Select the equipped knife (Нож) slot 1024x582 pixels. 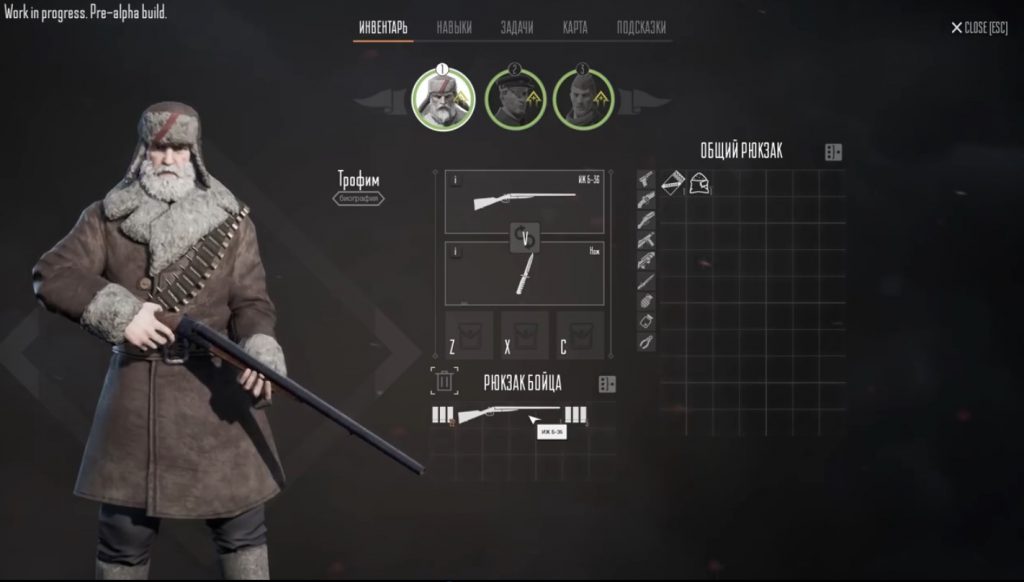524,273
